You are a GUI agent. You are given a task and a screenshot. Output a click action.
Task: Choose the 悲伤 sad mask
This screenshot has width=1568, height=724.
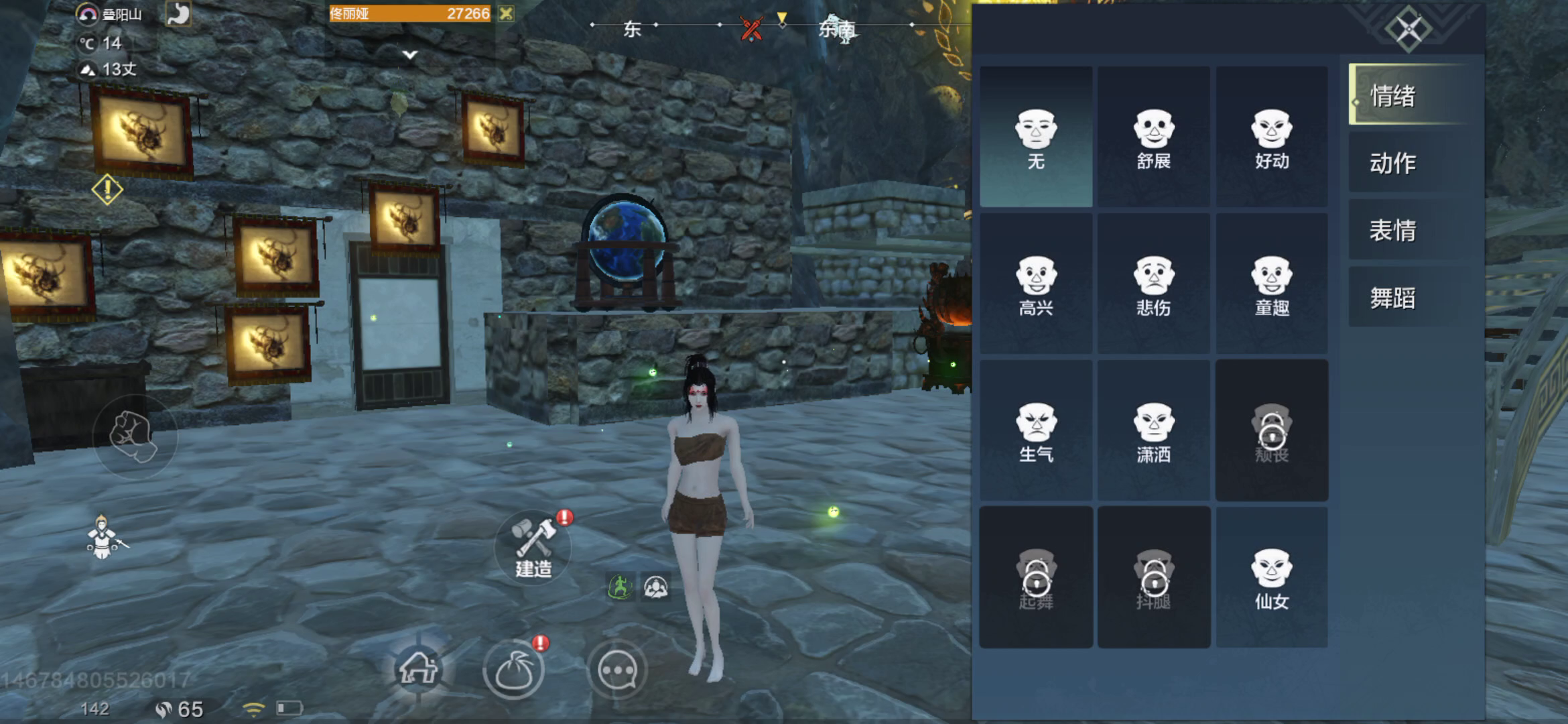(1153, 284)
